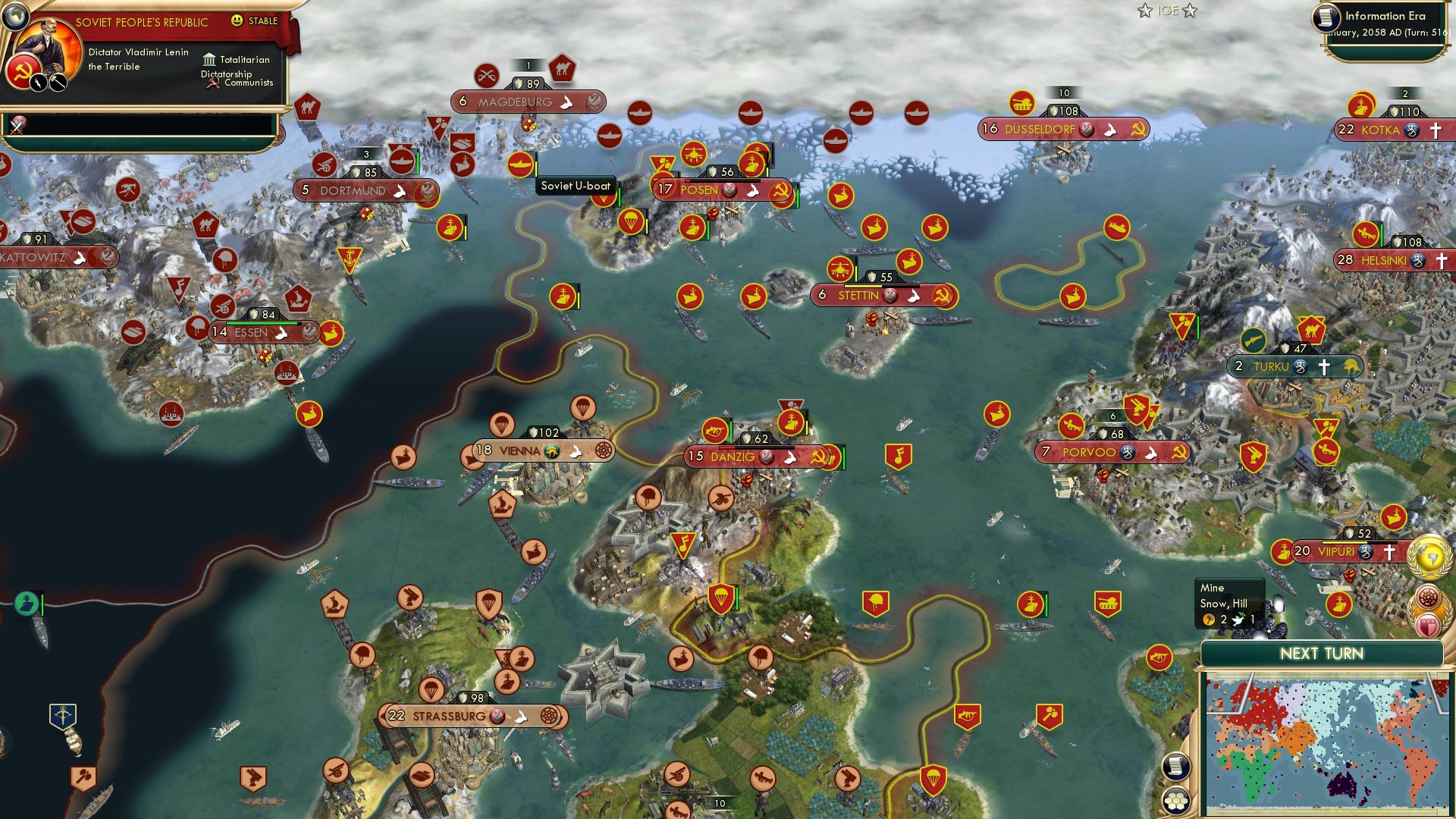The width and height of the screenshot is (1456, 819).
Task: Click the STABLE smiley happiness indicator
Action: [x=237, y=20]
